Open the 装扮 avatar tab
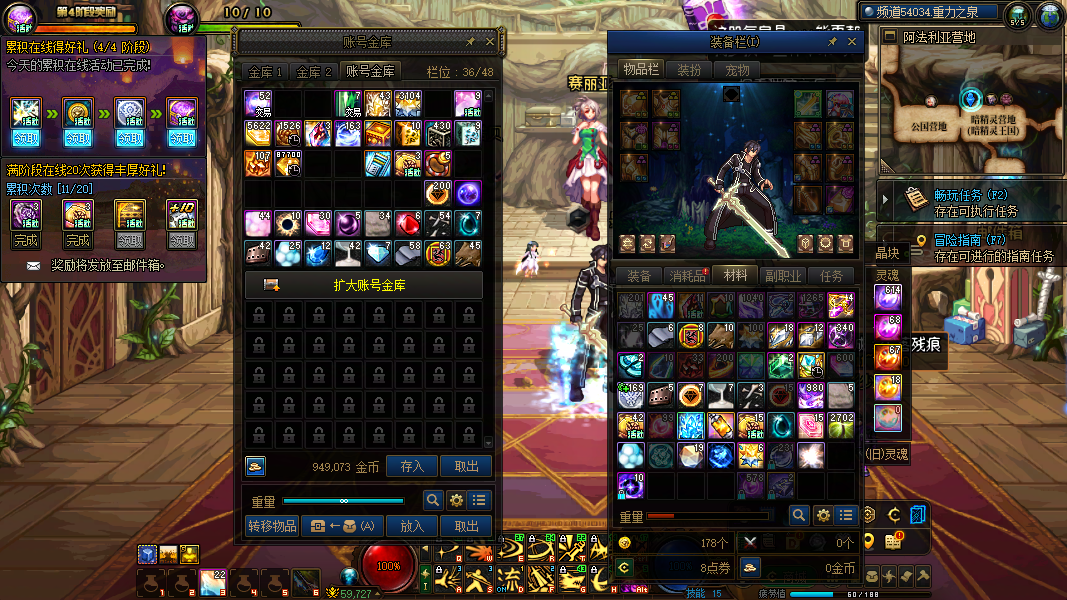The height and width of the screenshot is (600, 1067). tap(689, 70)
